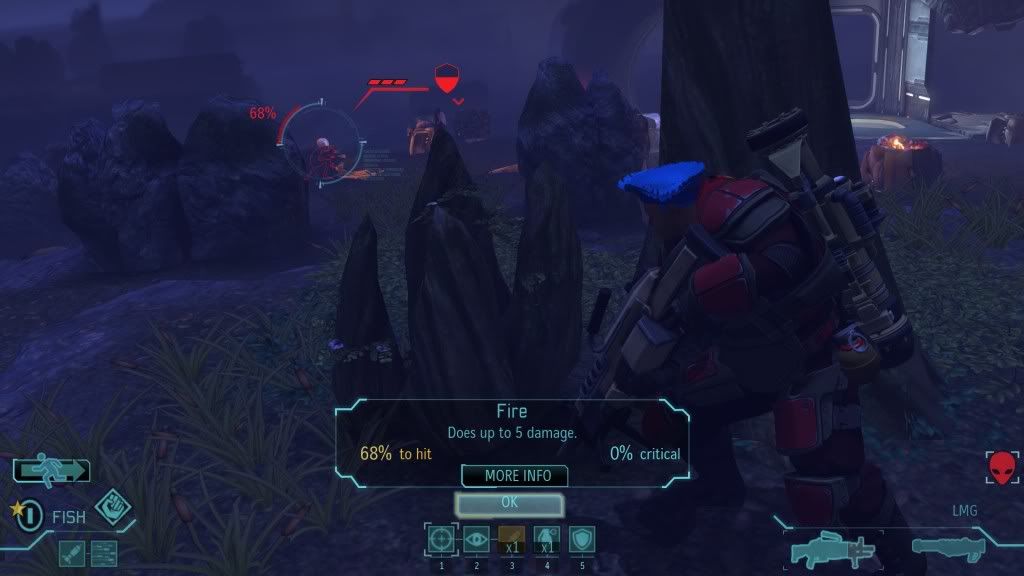This screenshot has height=576, width=1024.
Task: Activate the Hunker Down shield ability
Action: (582, 540)
